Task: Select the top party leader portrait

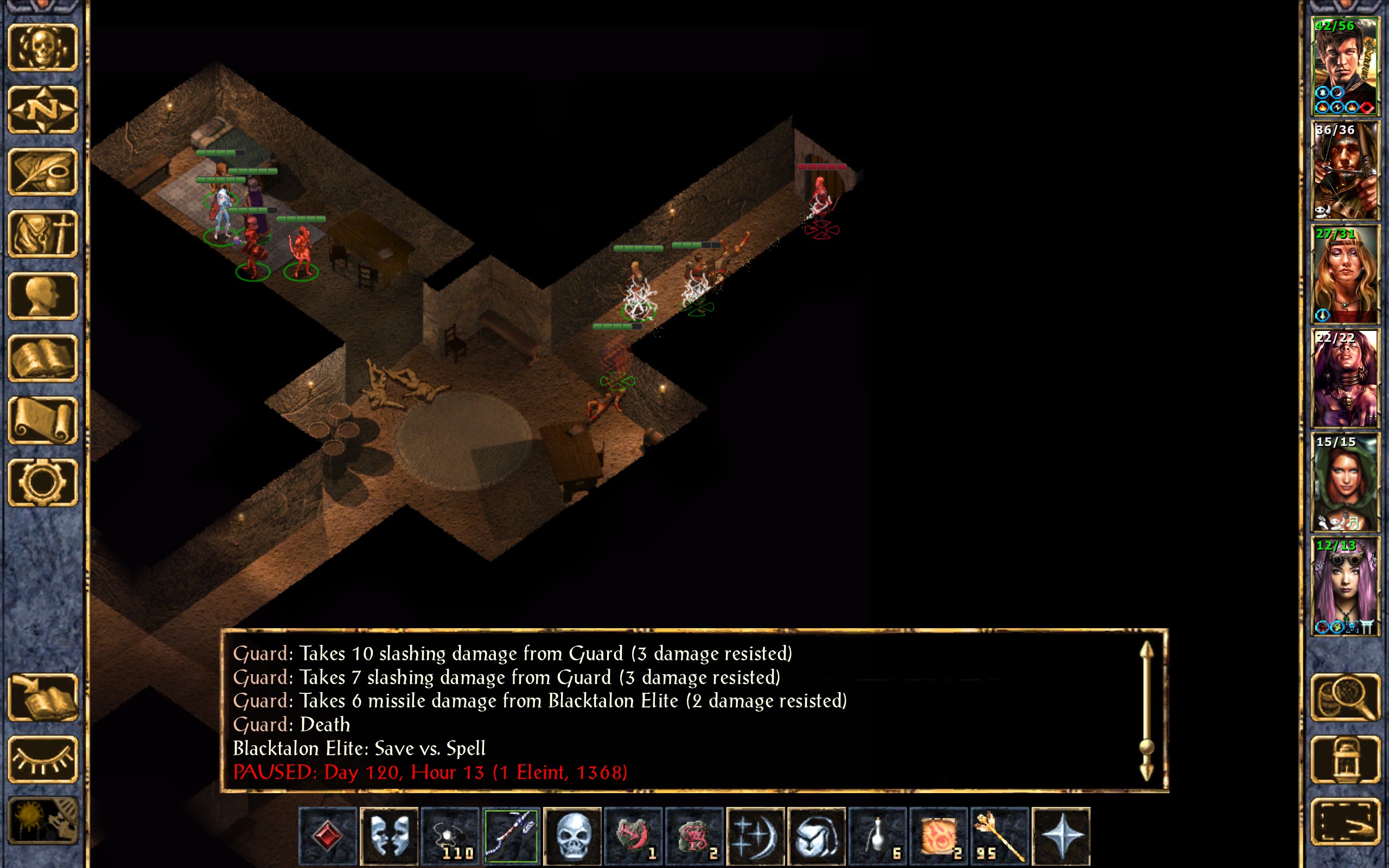Action: [x=1345, y=67]
